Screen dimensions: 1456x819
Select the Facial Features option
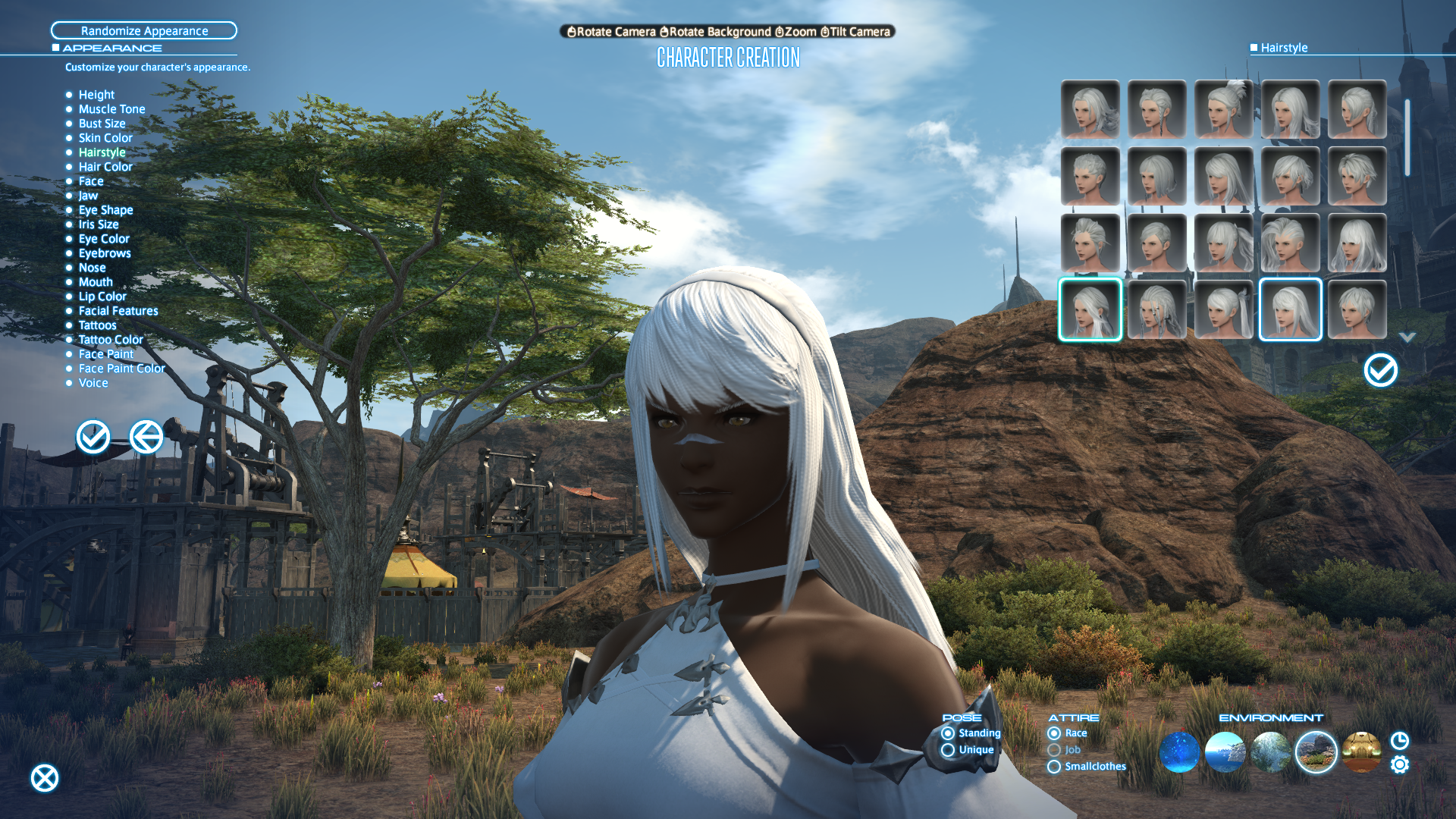click(118, 311)
